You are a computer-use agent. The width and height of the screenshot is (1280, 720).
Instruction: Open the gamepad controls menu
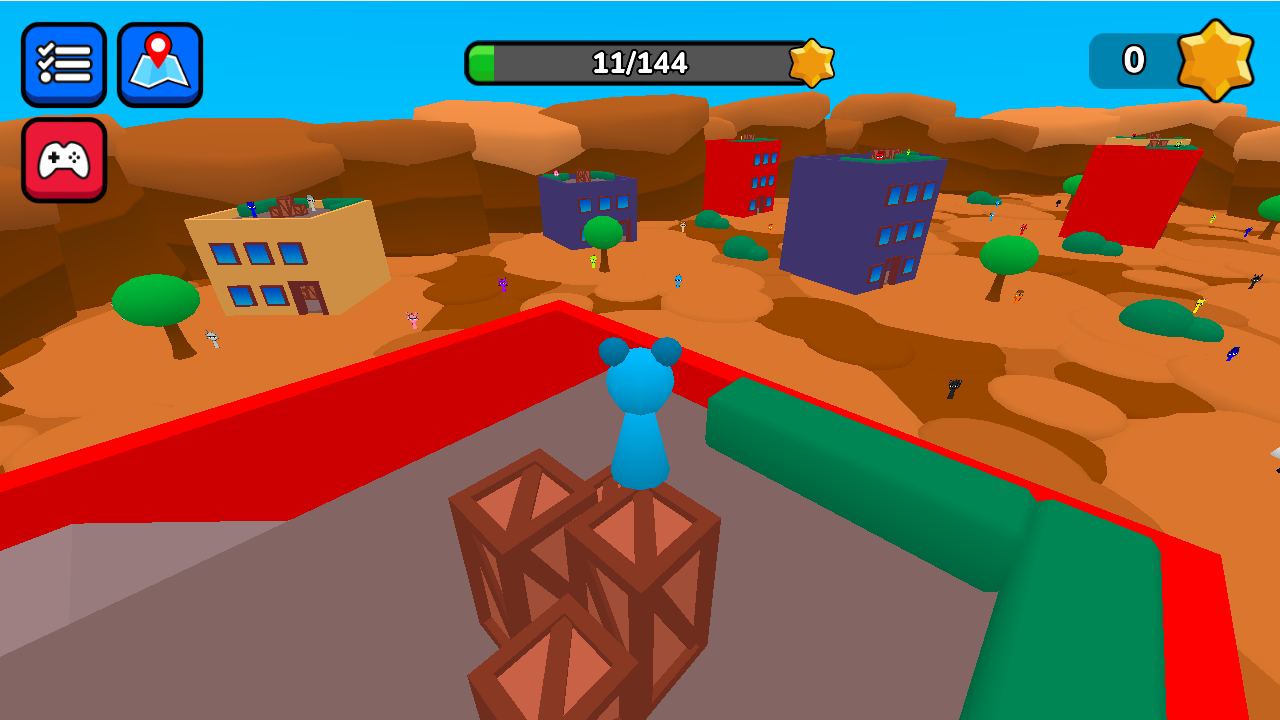click(x=64, y=160)
